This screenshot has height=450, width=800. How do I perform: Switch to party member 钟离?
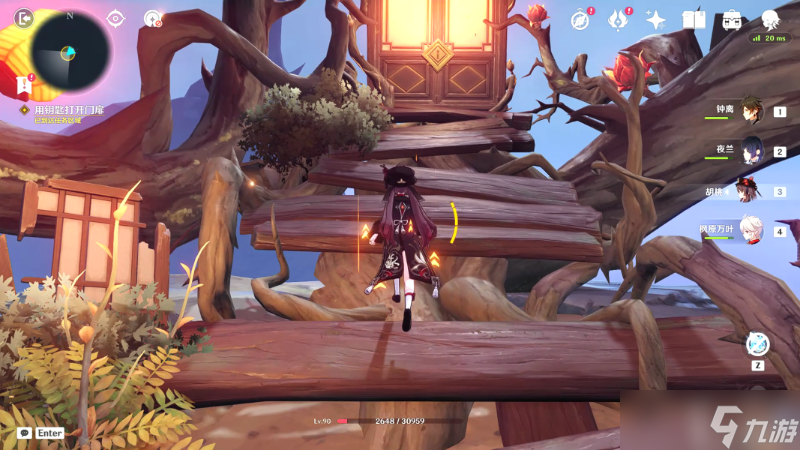point(752,112)
